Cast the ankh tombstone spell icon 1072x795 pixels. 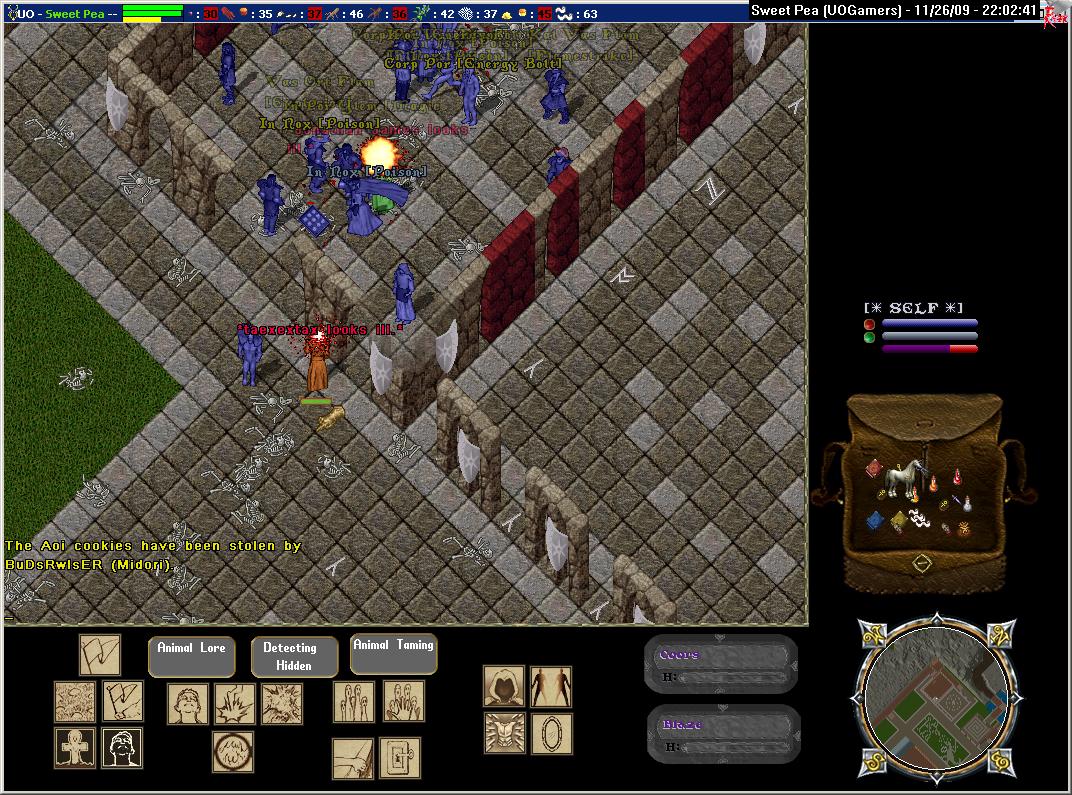point(75,748)
